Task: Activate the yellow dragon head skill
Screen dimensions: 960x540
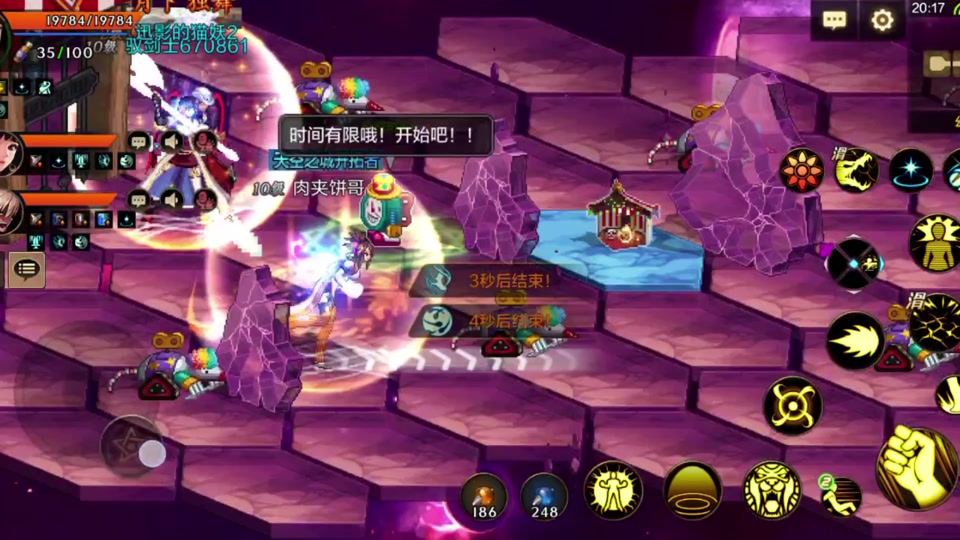Action: pyautogui.click(x=856, y=170)
